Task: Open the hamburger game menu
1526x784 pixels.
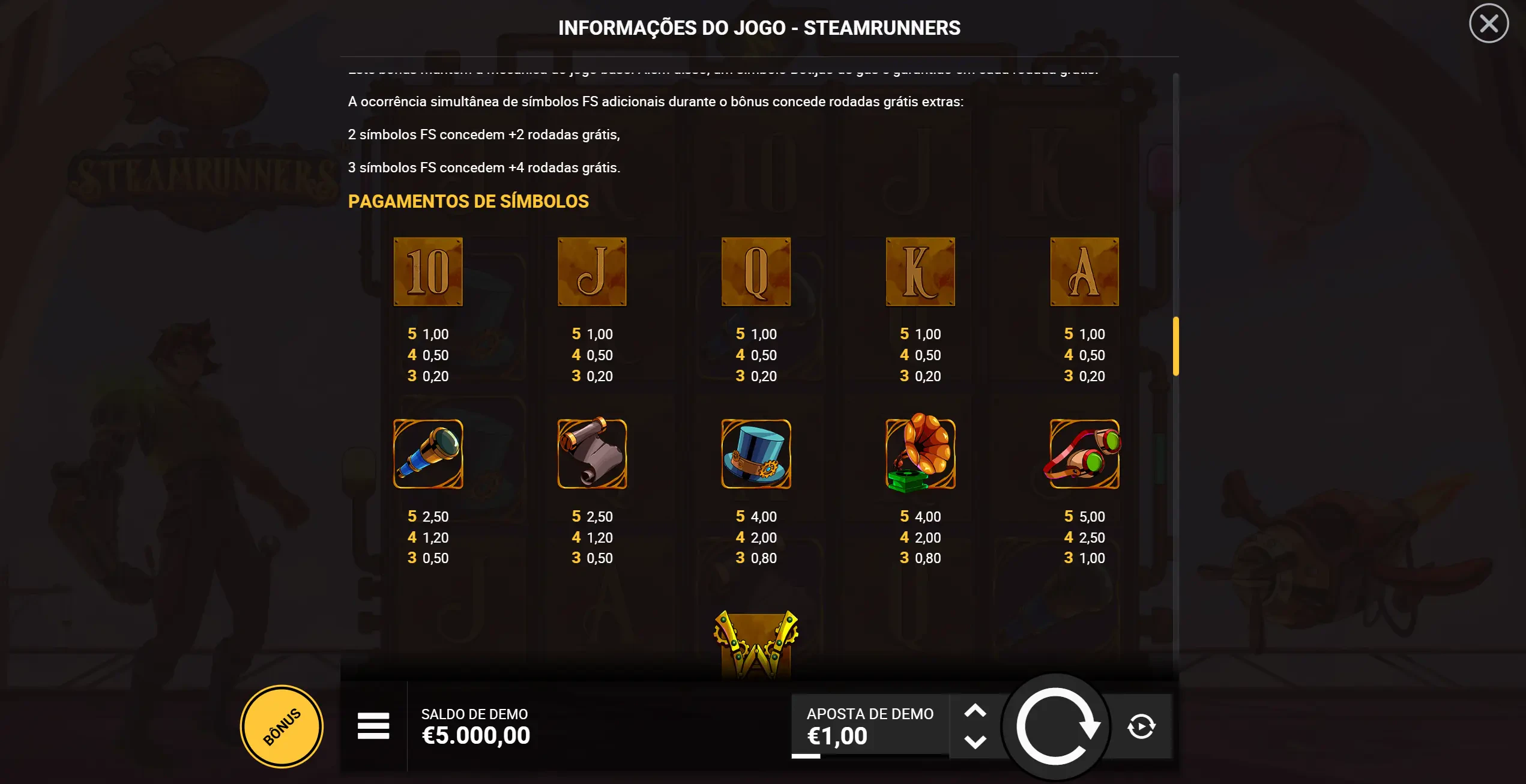Action: [372, 725]
